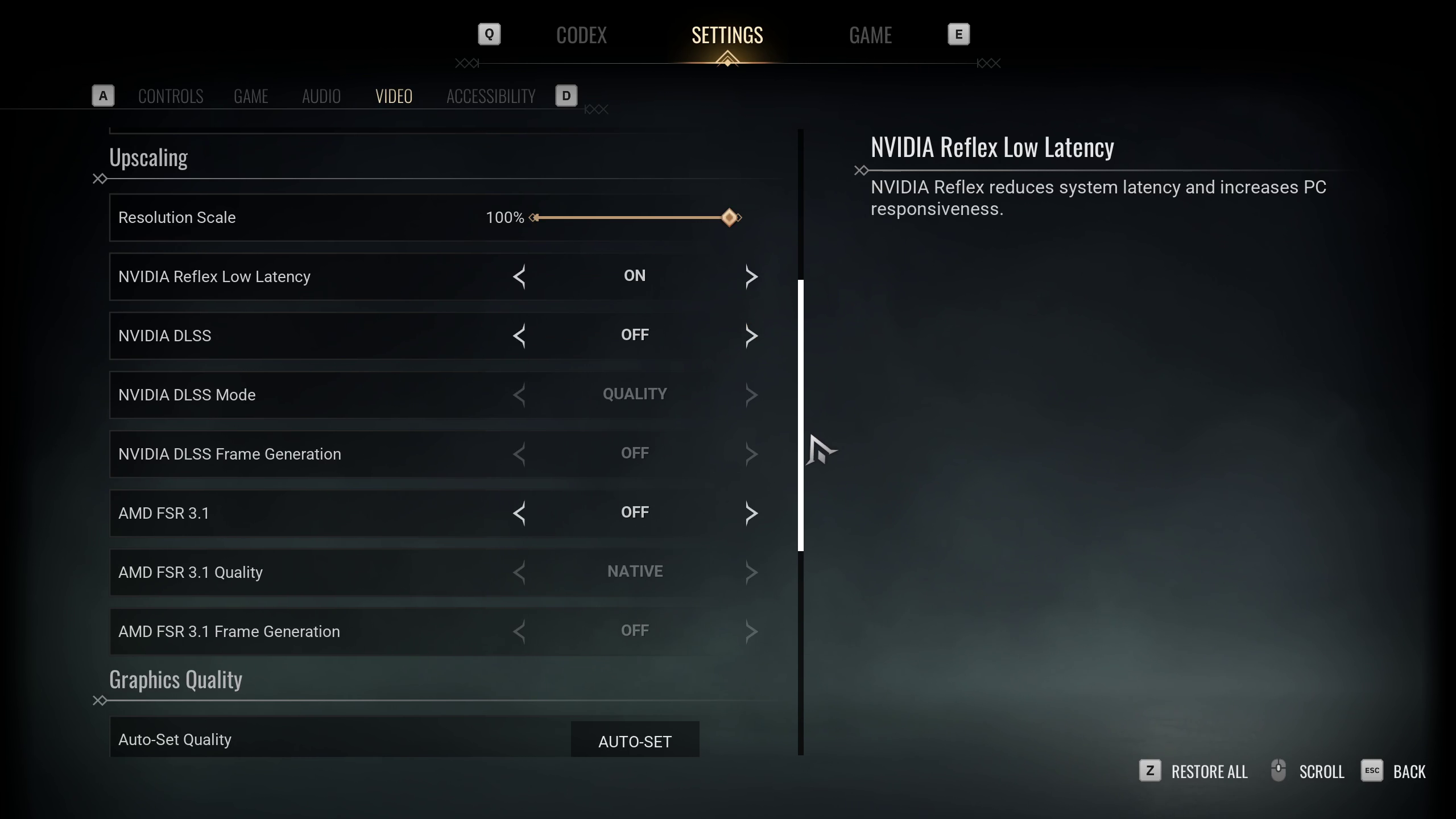Image resolution: width=1456 pixels, height=819 pixels.
Task: Switch to the Accessibility settings section
Action: tap(491, 96)
